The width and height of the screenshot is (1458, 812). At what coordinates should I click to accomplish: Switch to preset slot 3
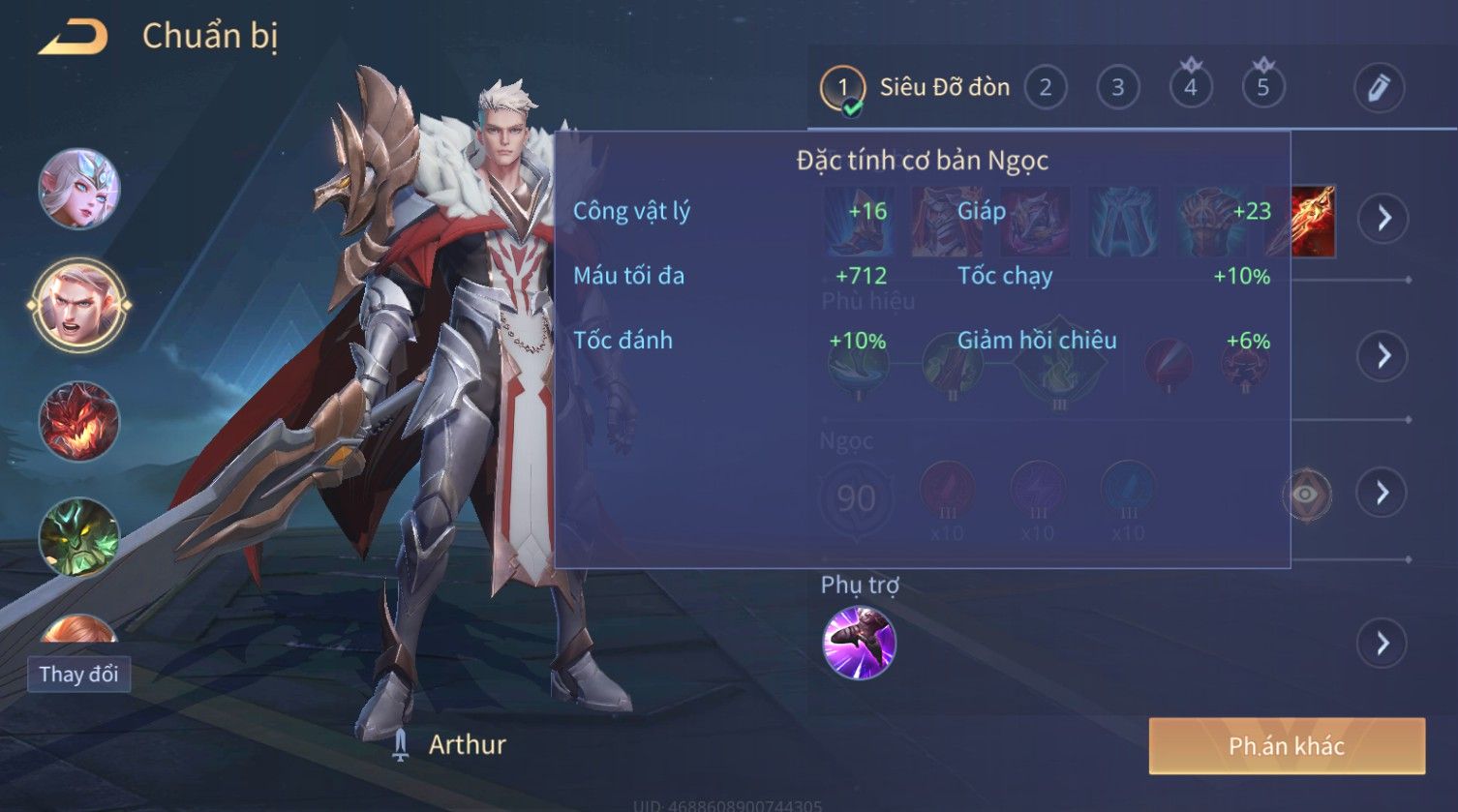(1117, 88)
